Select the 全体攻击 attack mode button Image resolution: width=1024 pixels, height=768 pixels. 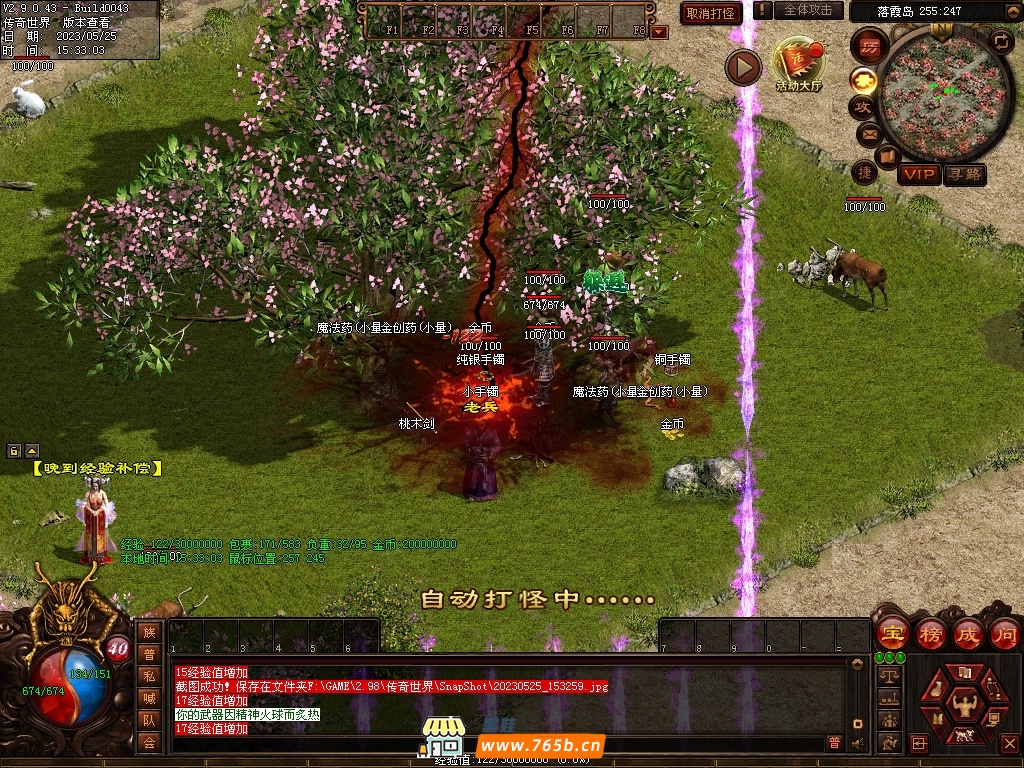pyautogui.click(x=808, y=10)
